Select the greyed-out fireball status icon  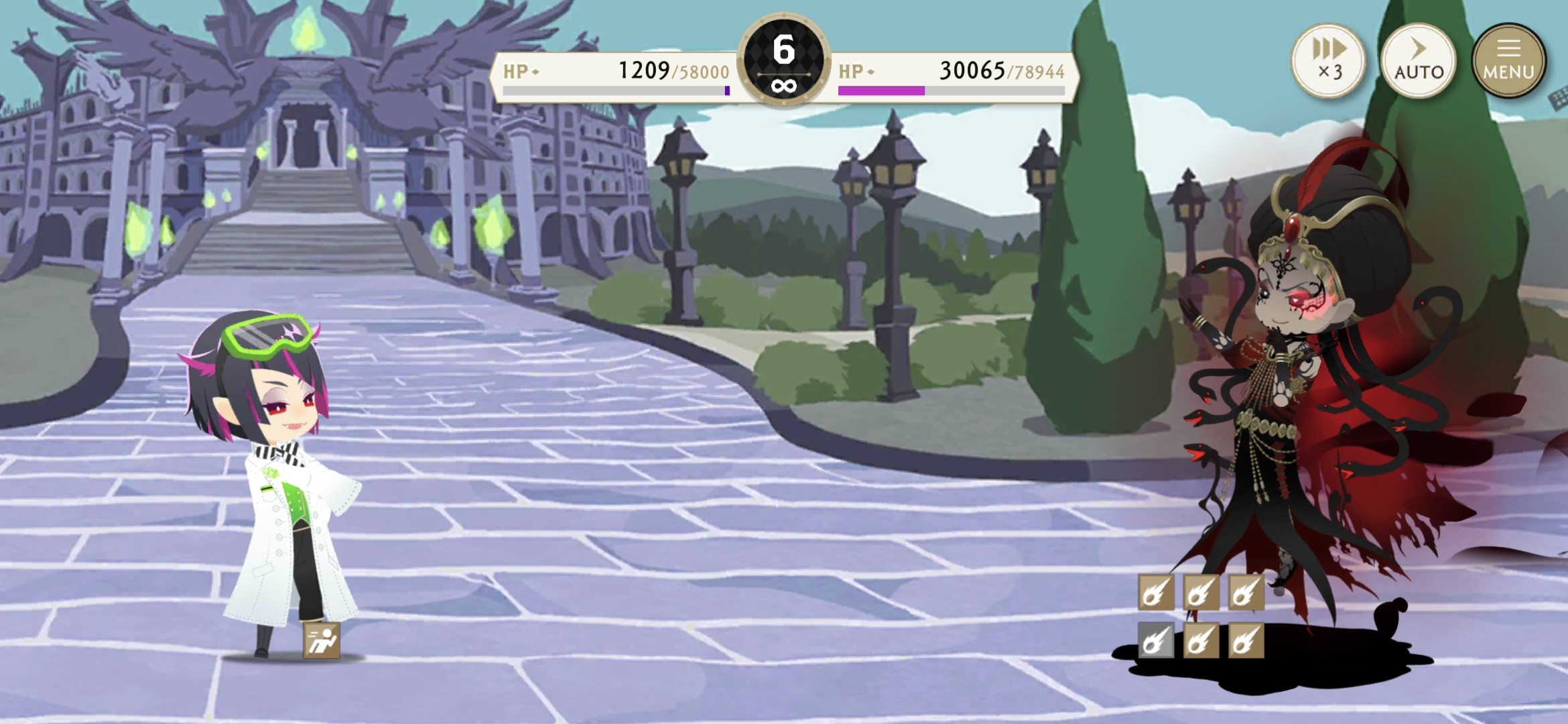(x=1156, y=640)
